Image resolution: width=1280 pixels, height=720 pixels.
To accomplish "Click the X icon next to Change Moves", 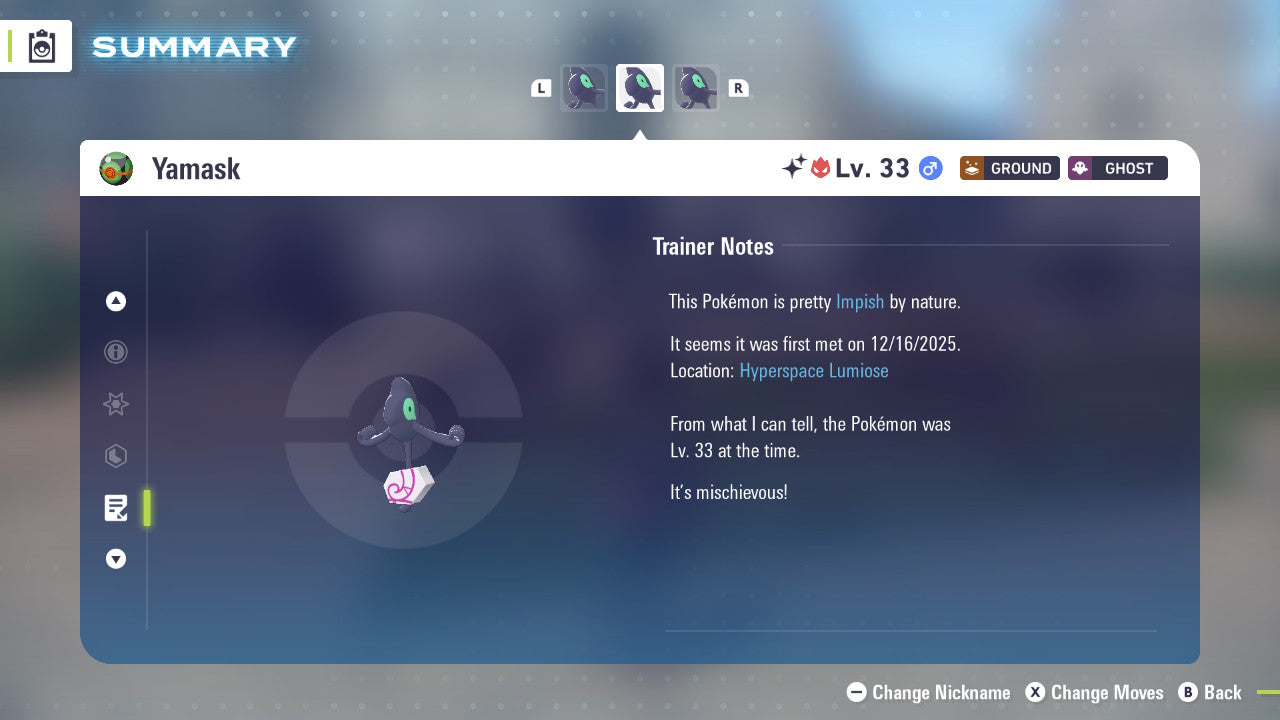I will click(1036, 692).
